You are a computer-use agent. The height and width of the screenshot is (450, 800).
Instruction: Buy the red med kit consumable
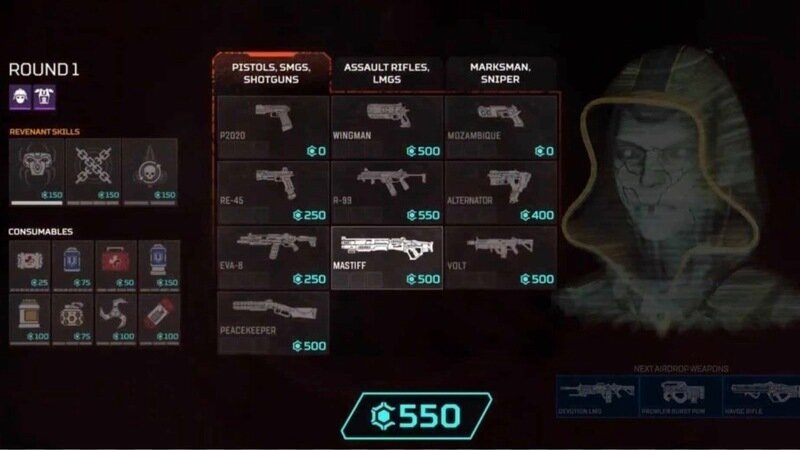pos(116,264)
